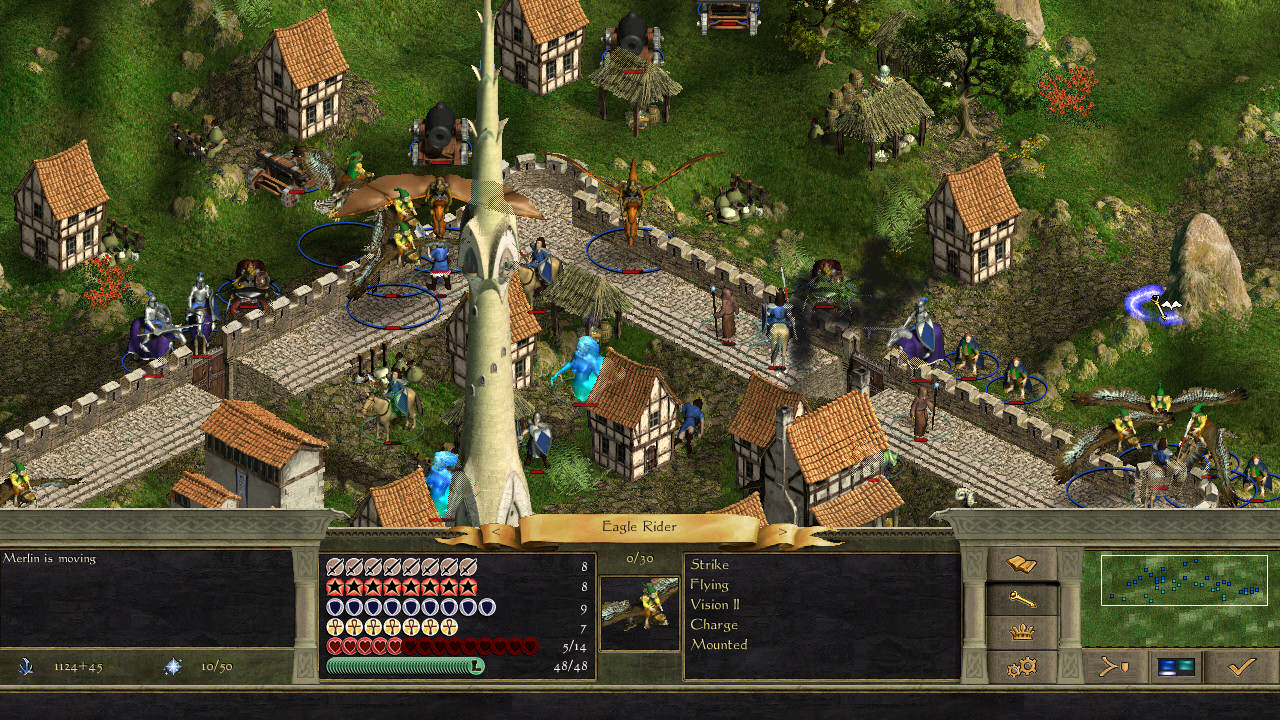Click the golden key button
Viewport: 1280px width, 720px height.
click(1022, 599)
